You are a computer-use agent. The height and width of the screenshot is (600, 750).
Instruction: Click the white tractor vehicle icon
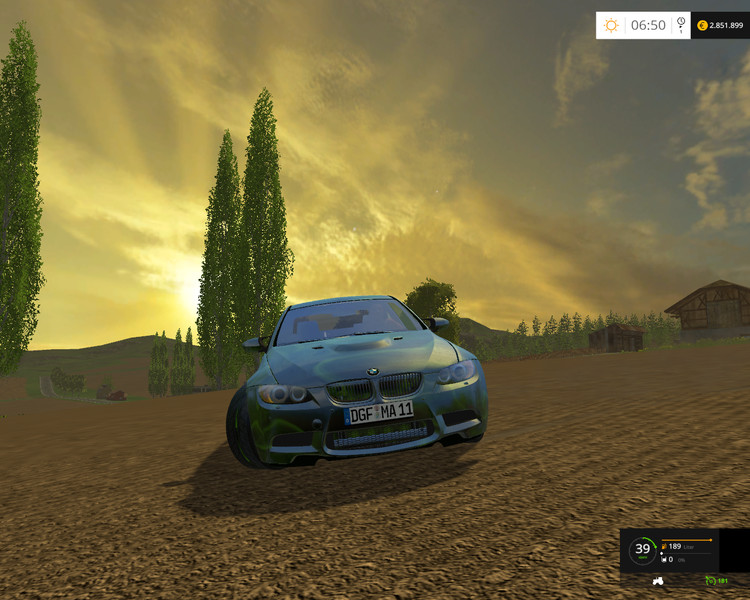(658, 581)
